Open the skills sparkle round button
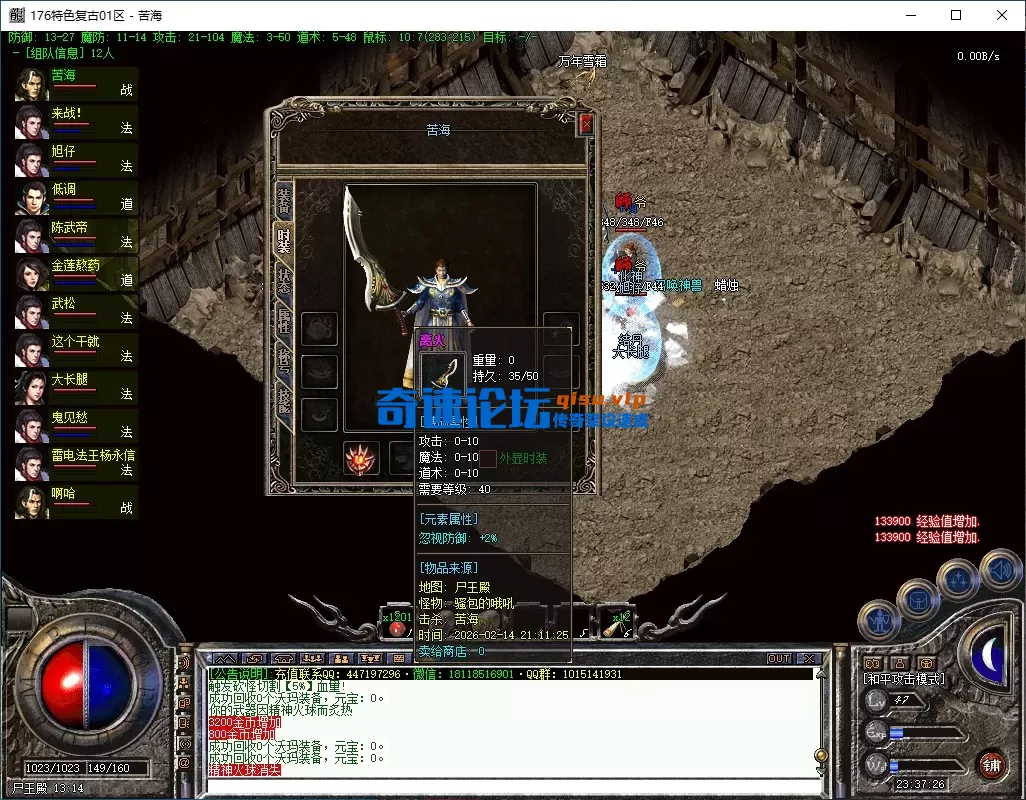1026x800 pixels. point(957,579)
